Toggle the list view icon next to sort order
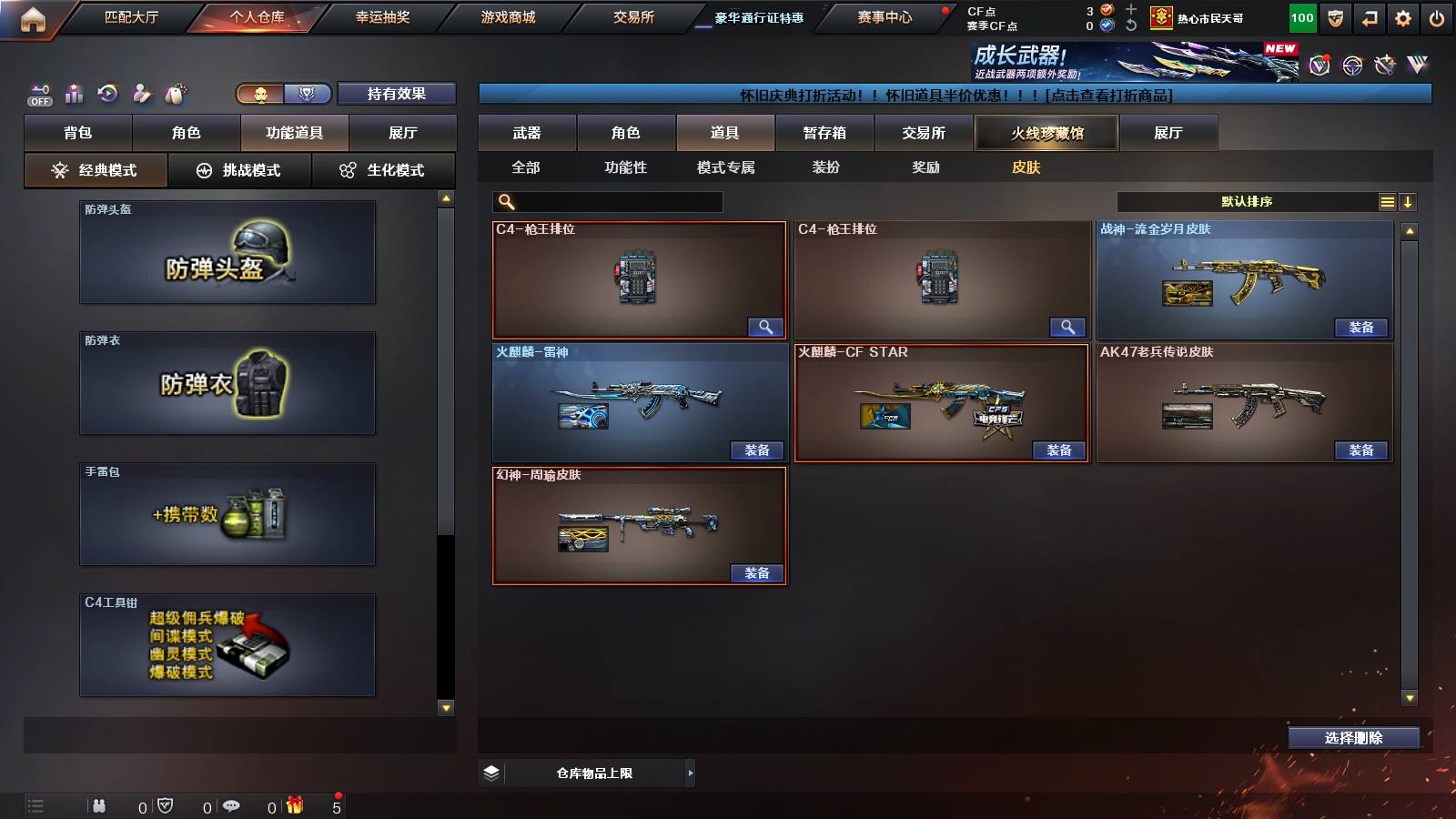1456x819 pixels. [x=1387, y=202]
